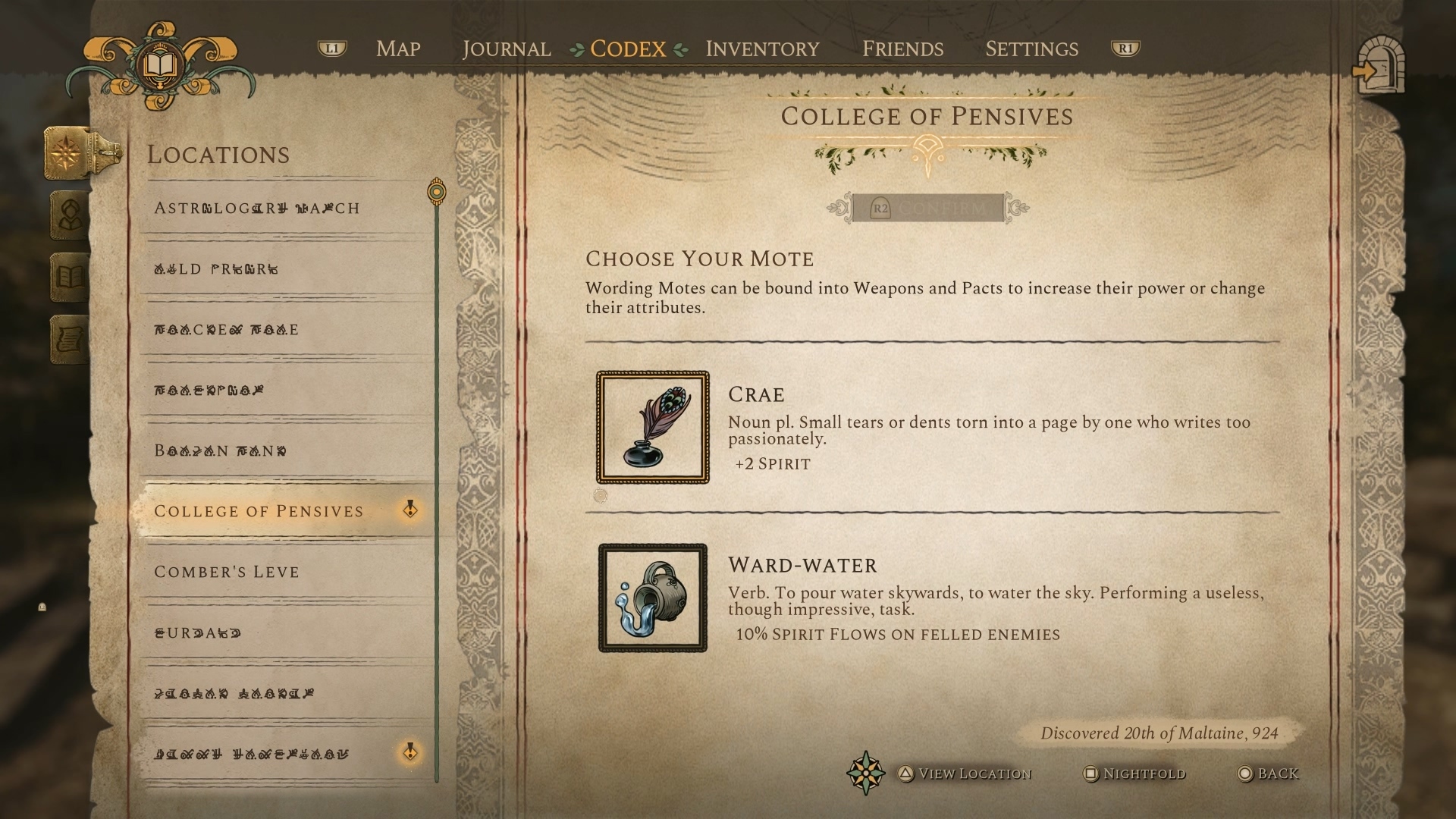Open the character portrait codex category
1456x819 pixels.
[70, 215]
